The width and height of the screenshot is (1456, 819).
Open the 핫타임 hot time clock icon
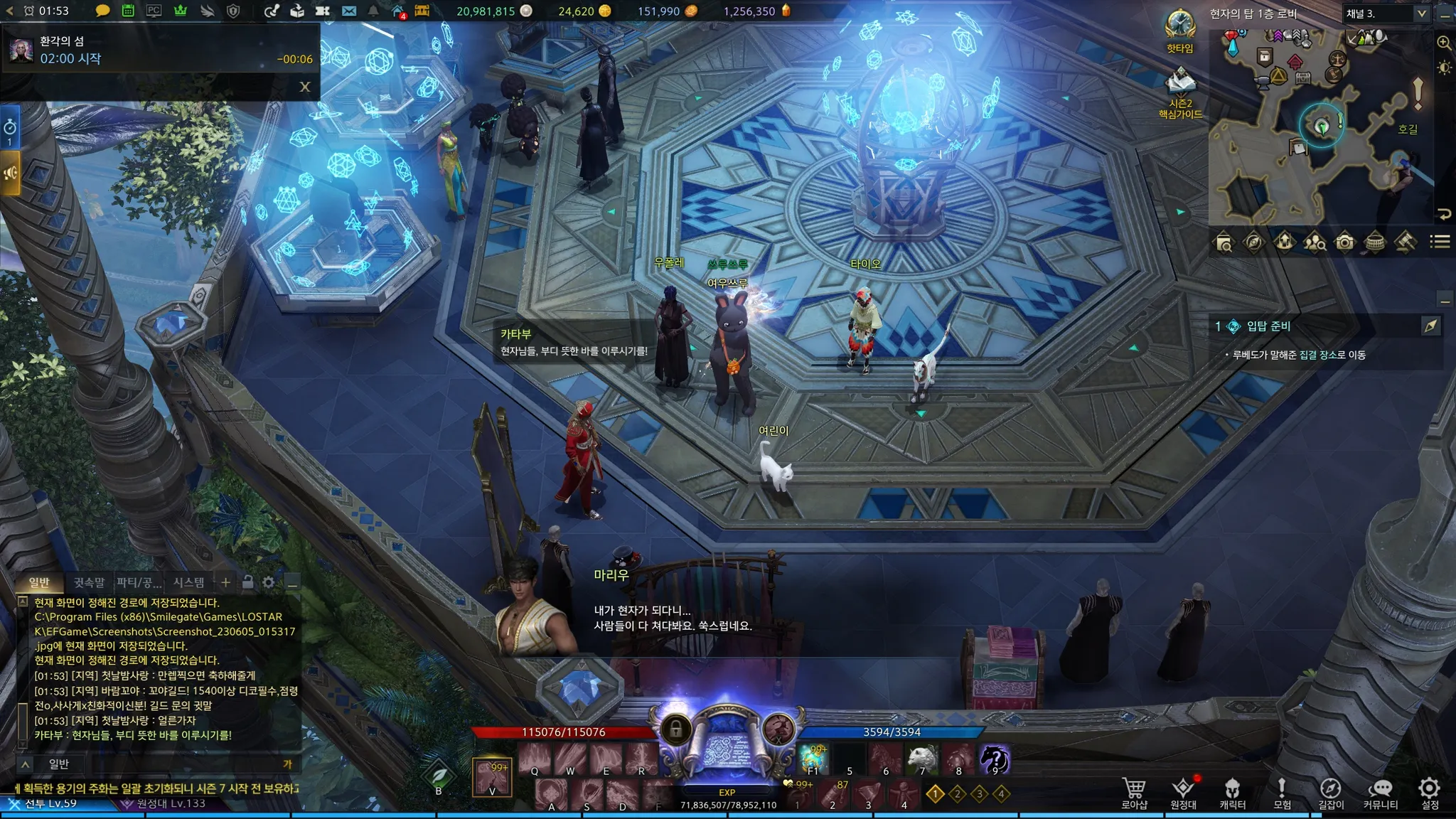1179,28
